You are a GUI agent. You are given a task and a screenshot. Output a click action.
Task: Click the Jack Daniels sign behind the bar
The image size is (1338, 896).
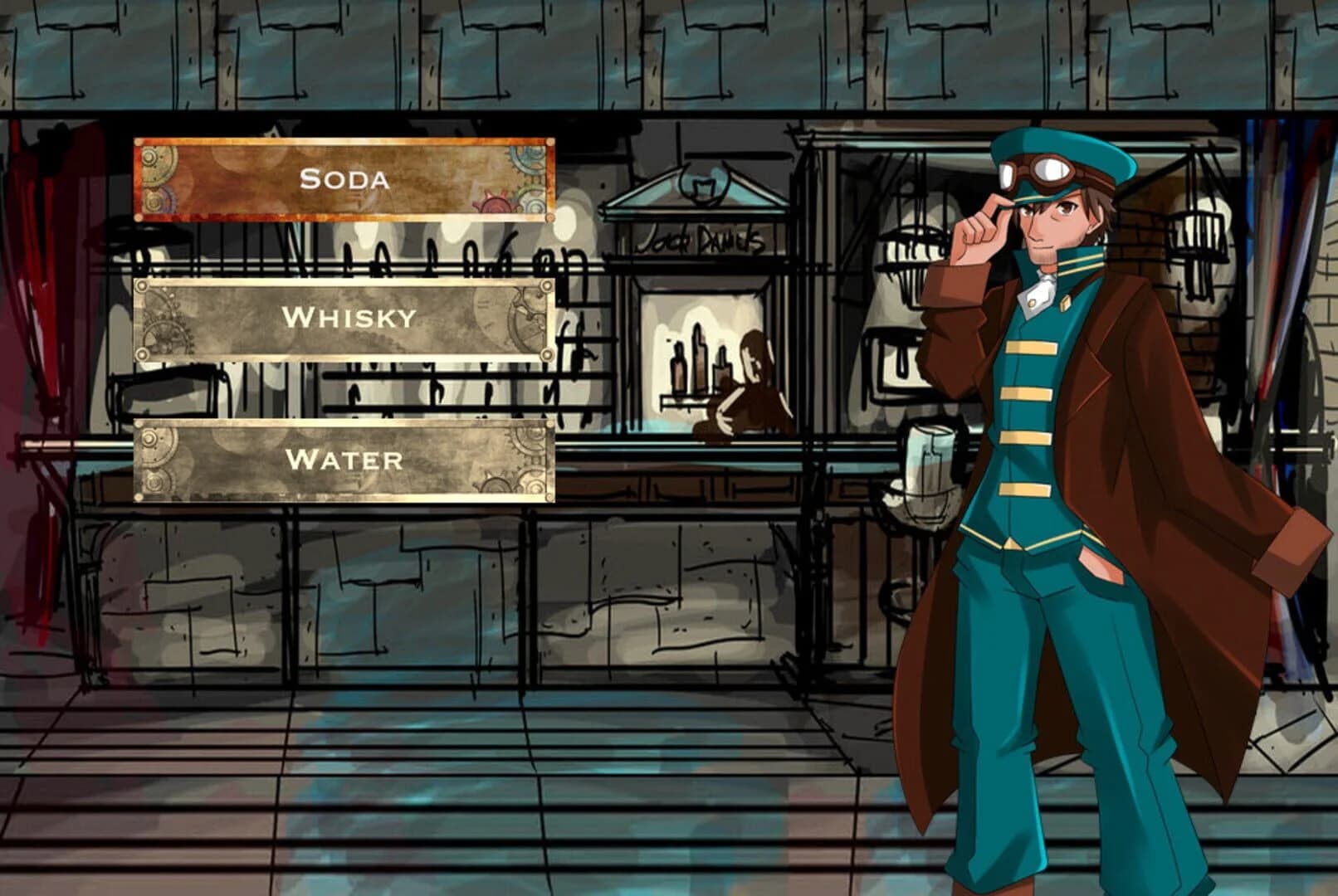[704, 239]
